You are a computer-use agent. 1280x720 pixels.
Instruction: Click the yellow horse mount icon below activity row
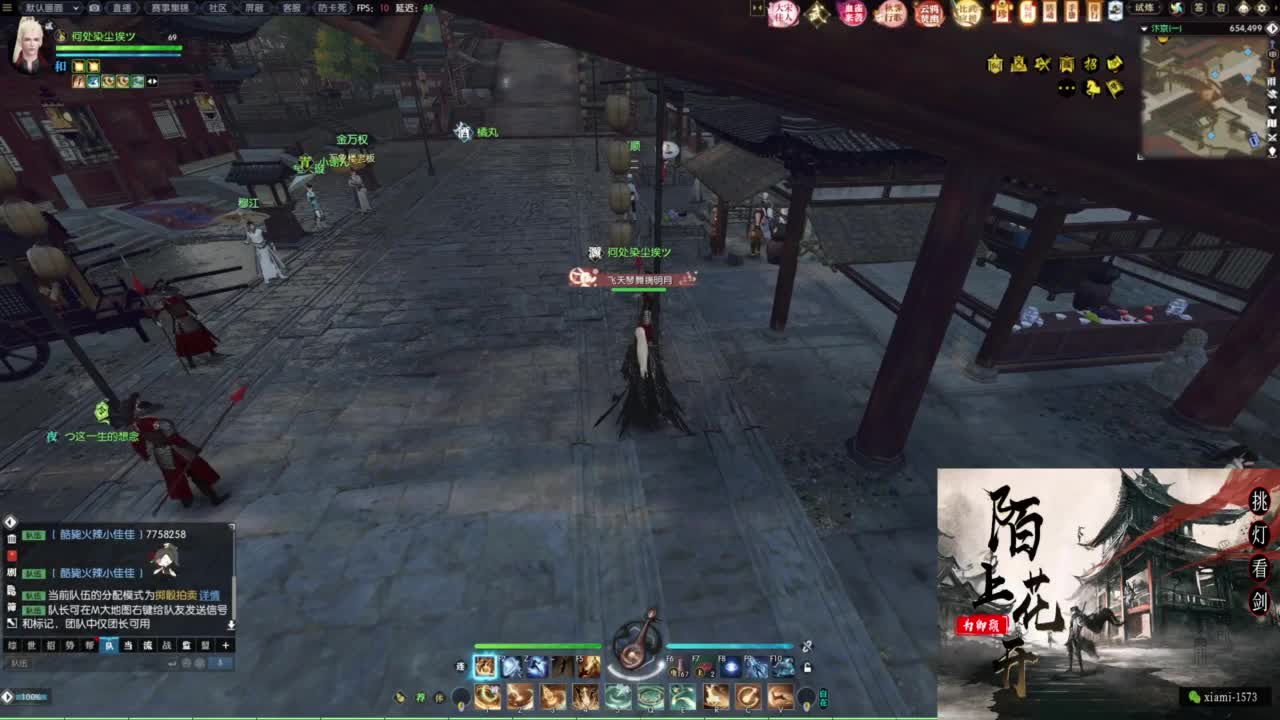click(1093, 88)
